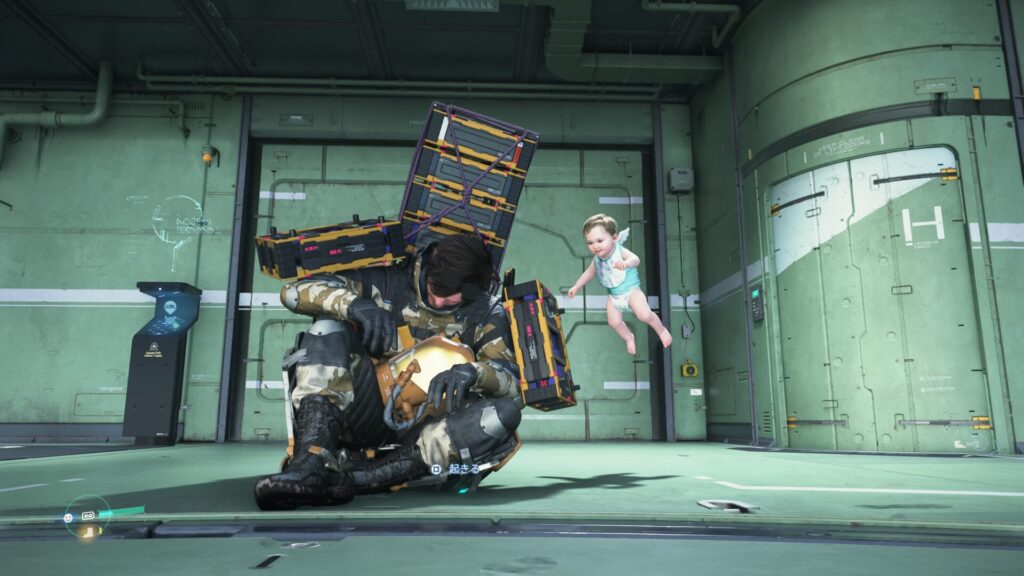Click the glowing boot durability icon
Viewport: 1024px width, 576px height.
(88, 533)
